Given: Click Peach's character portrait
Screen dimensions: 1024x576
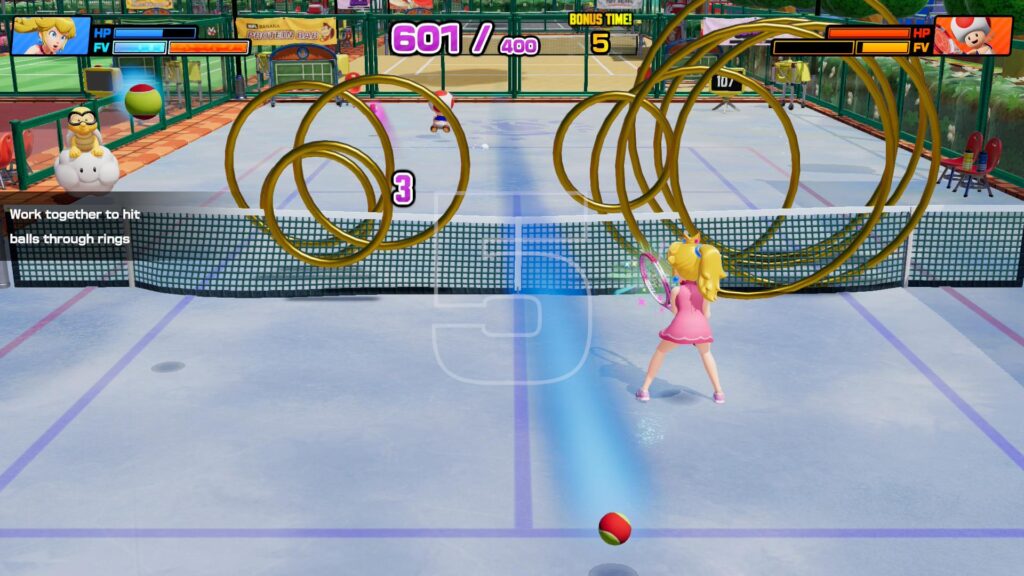Looking at the screenshot, I should [50, 36].
